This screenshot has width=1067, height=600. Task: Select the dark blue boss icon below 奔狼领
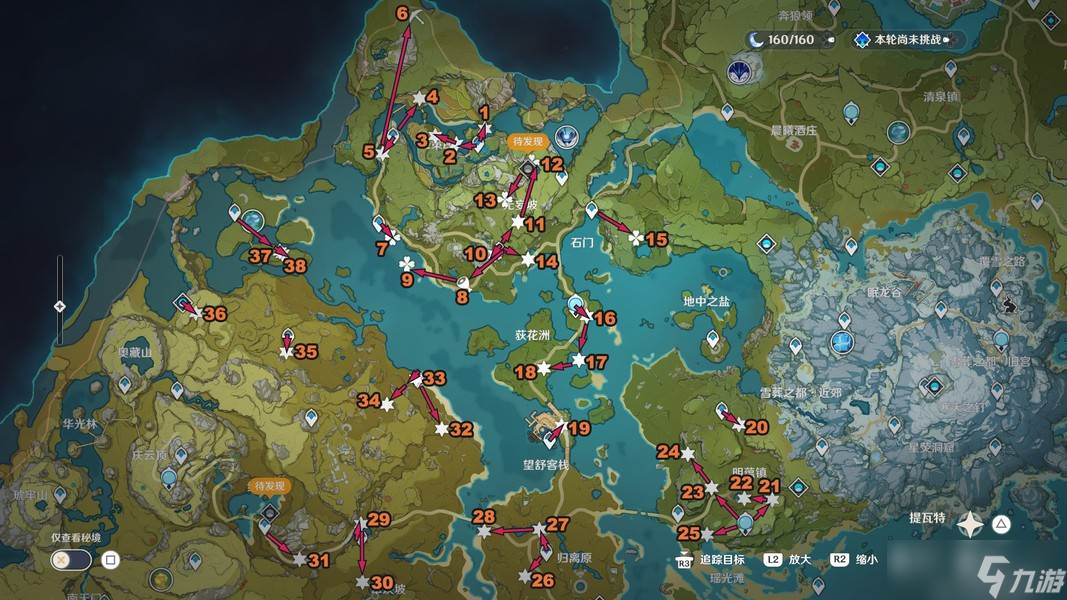[739, 71]
